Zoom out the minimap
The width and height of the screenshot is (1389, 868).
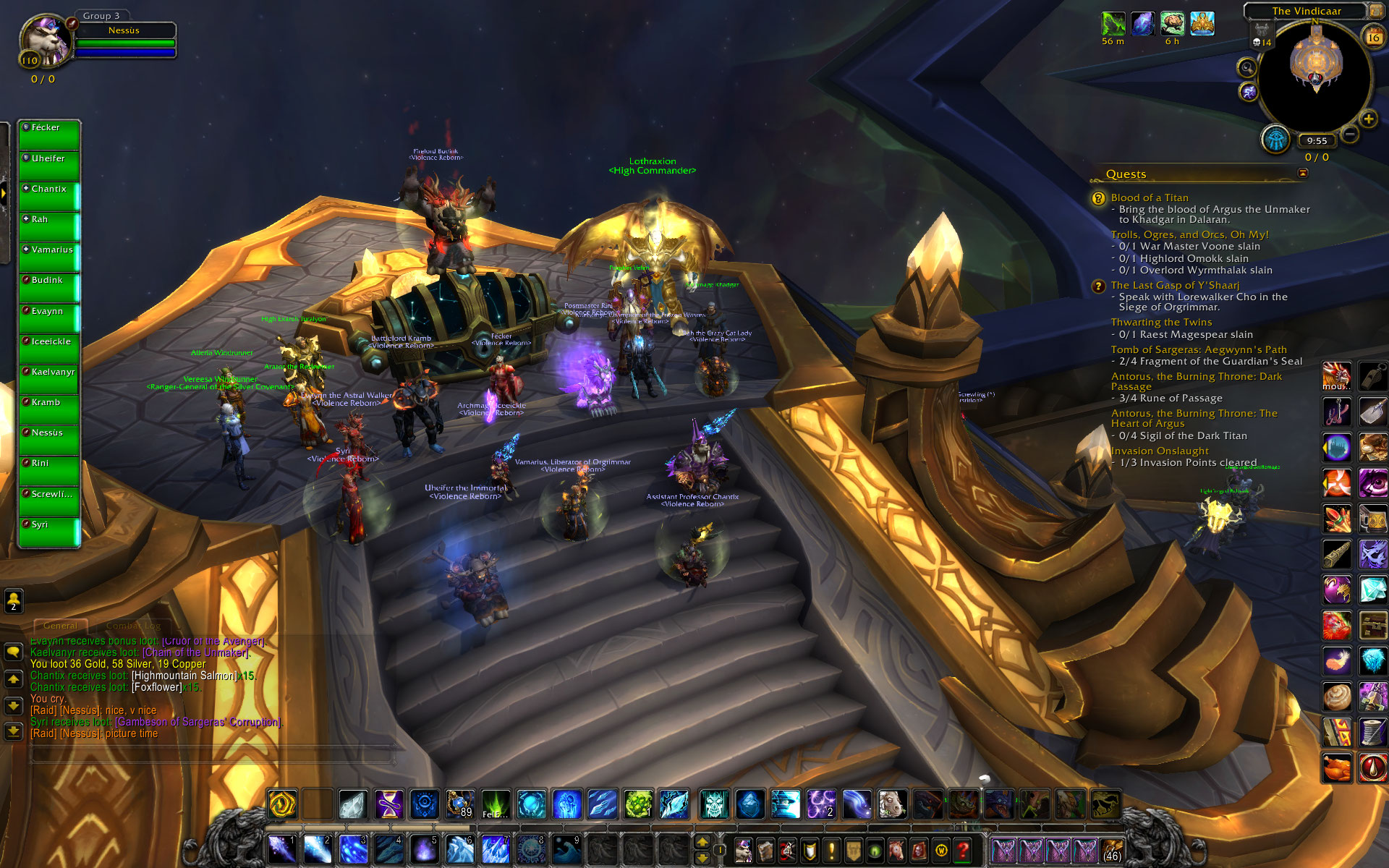(1350, 134)
